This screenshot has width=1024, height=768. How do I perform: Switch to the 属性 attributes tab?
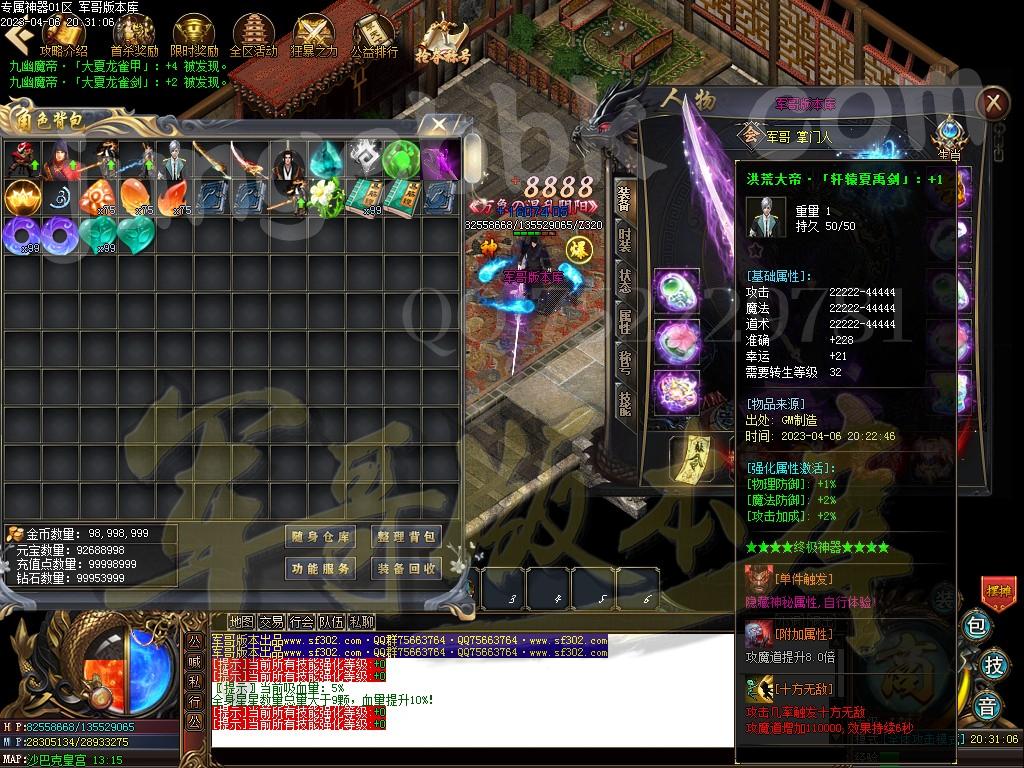click(625, 321)
